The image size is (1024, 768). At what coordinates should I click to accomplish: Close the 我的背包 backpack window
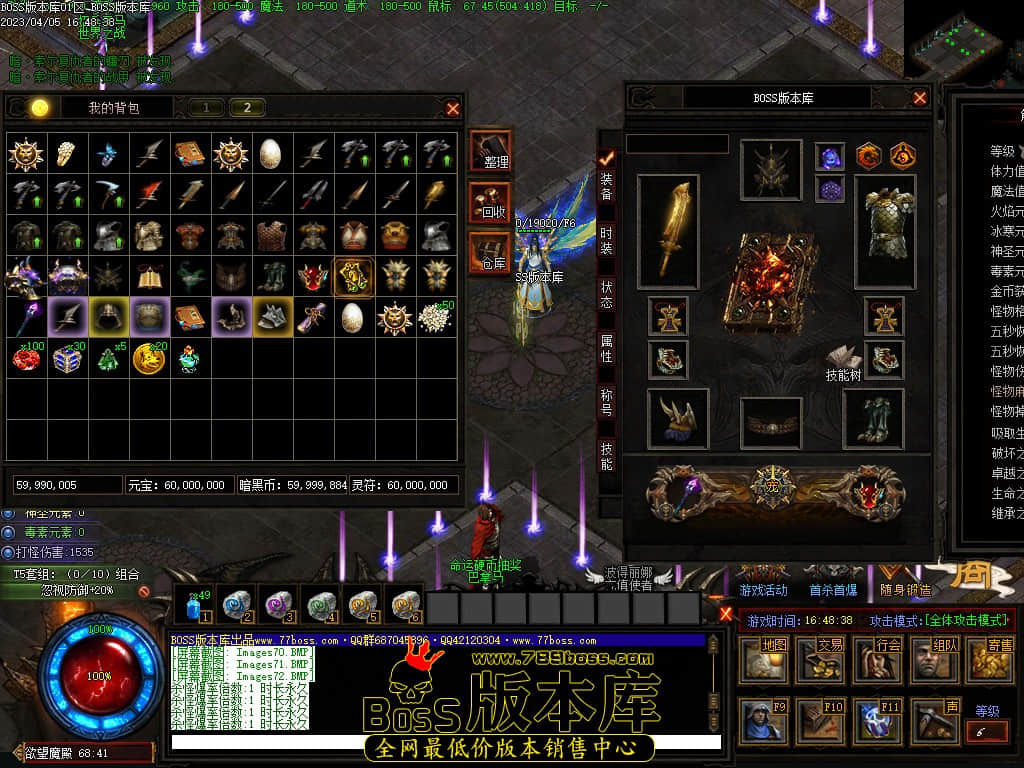[x=453, y=109]
